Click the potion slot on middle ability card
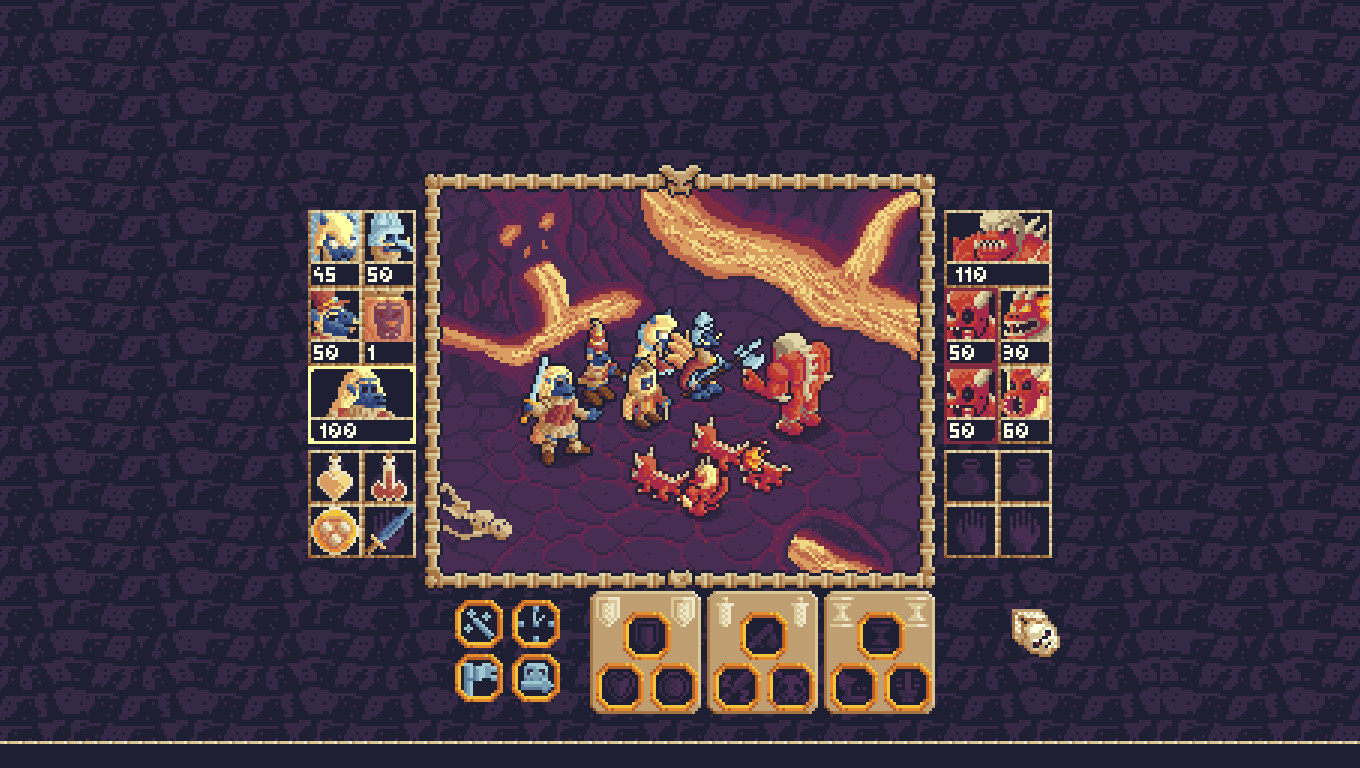Viewport: 1360px width, 768px height. [762, 635]
